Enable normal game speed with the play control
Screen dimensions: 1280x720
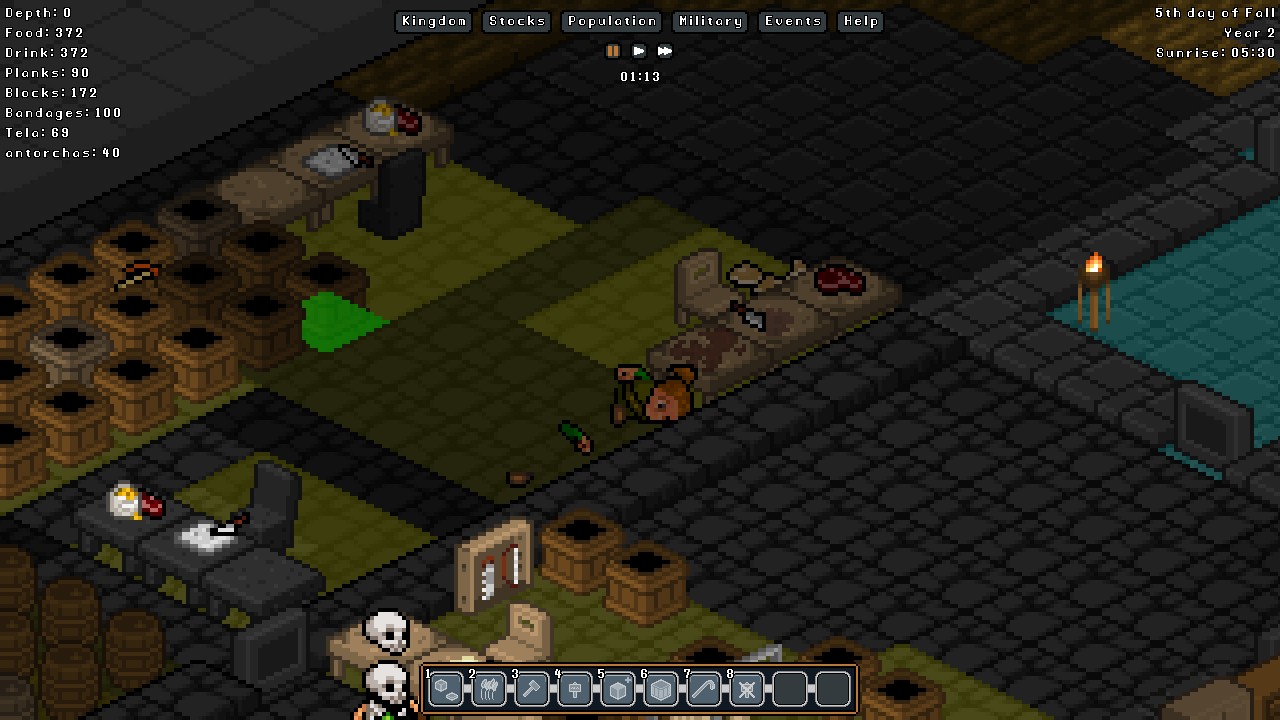click(x=639, y=51)
